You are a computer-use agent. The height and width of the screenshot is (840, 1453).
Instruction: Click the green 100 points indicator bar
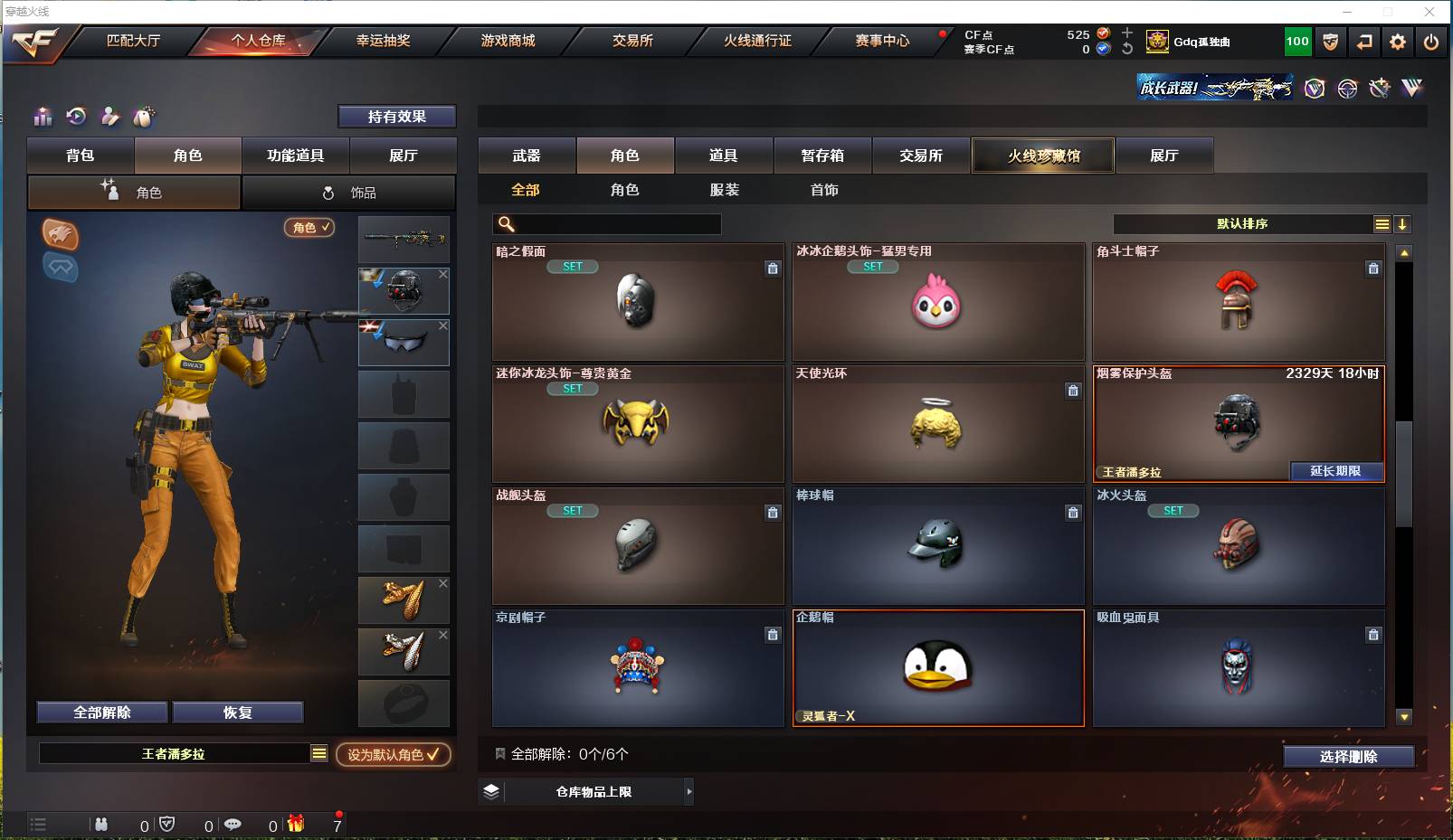[x=1296, y=41]
